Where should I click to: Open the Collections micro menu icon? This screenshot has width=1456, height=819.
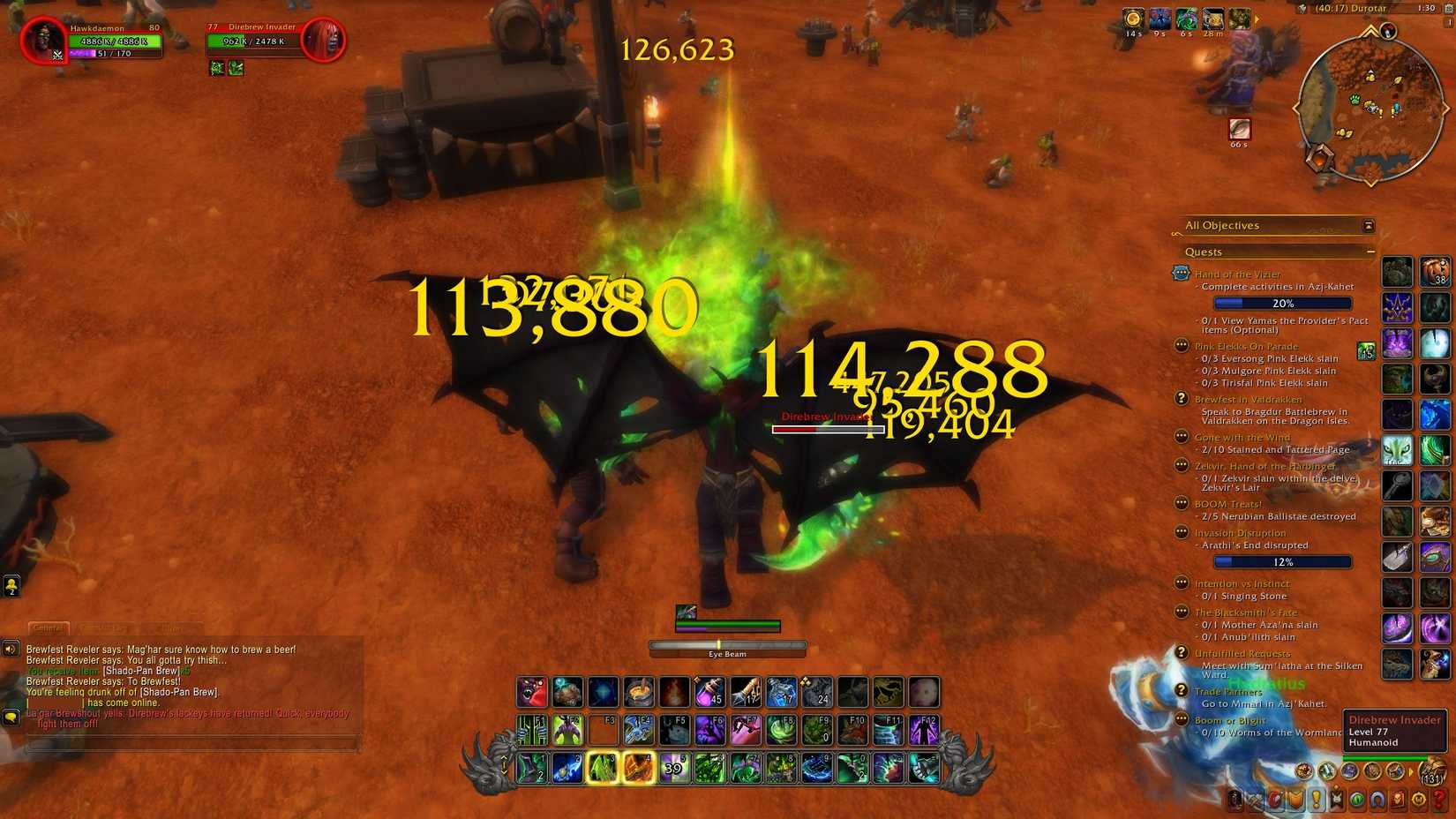click(x=1377, y=799)
